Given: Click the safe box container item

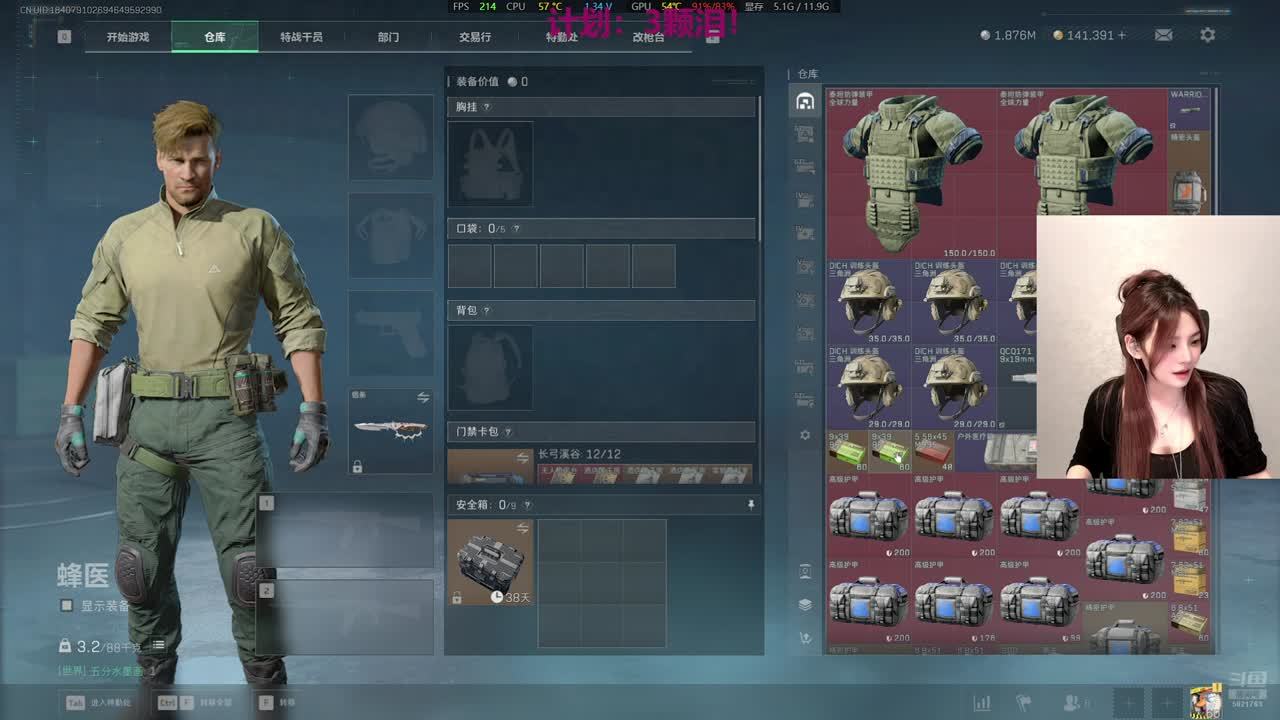Looking at the screenshot, I should 490,561.
